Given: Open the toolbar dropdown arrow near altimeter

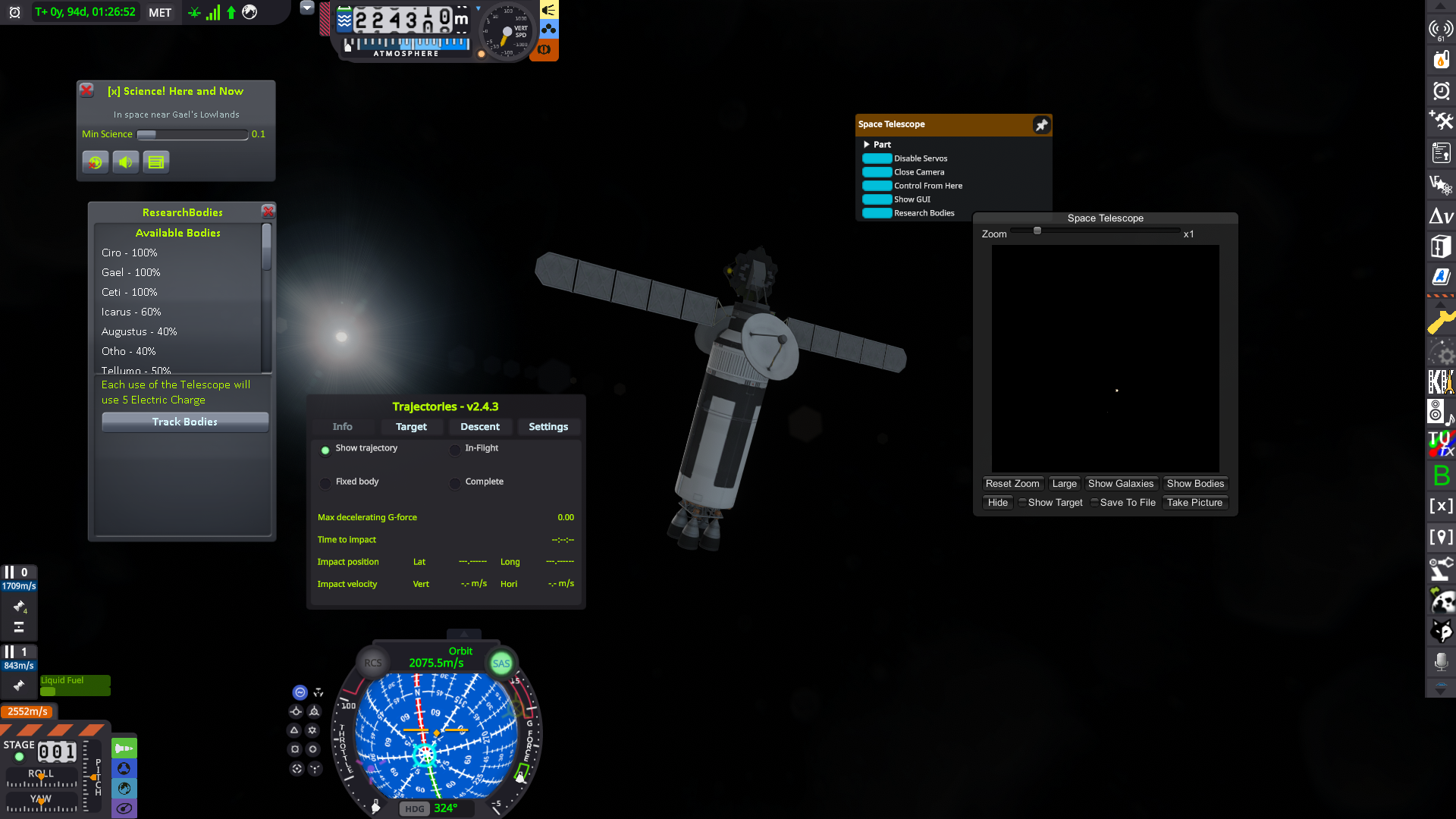Looking at the screenshot, I should click(x=306, y=7).
